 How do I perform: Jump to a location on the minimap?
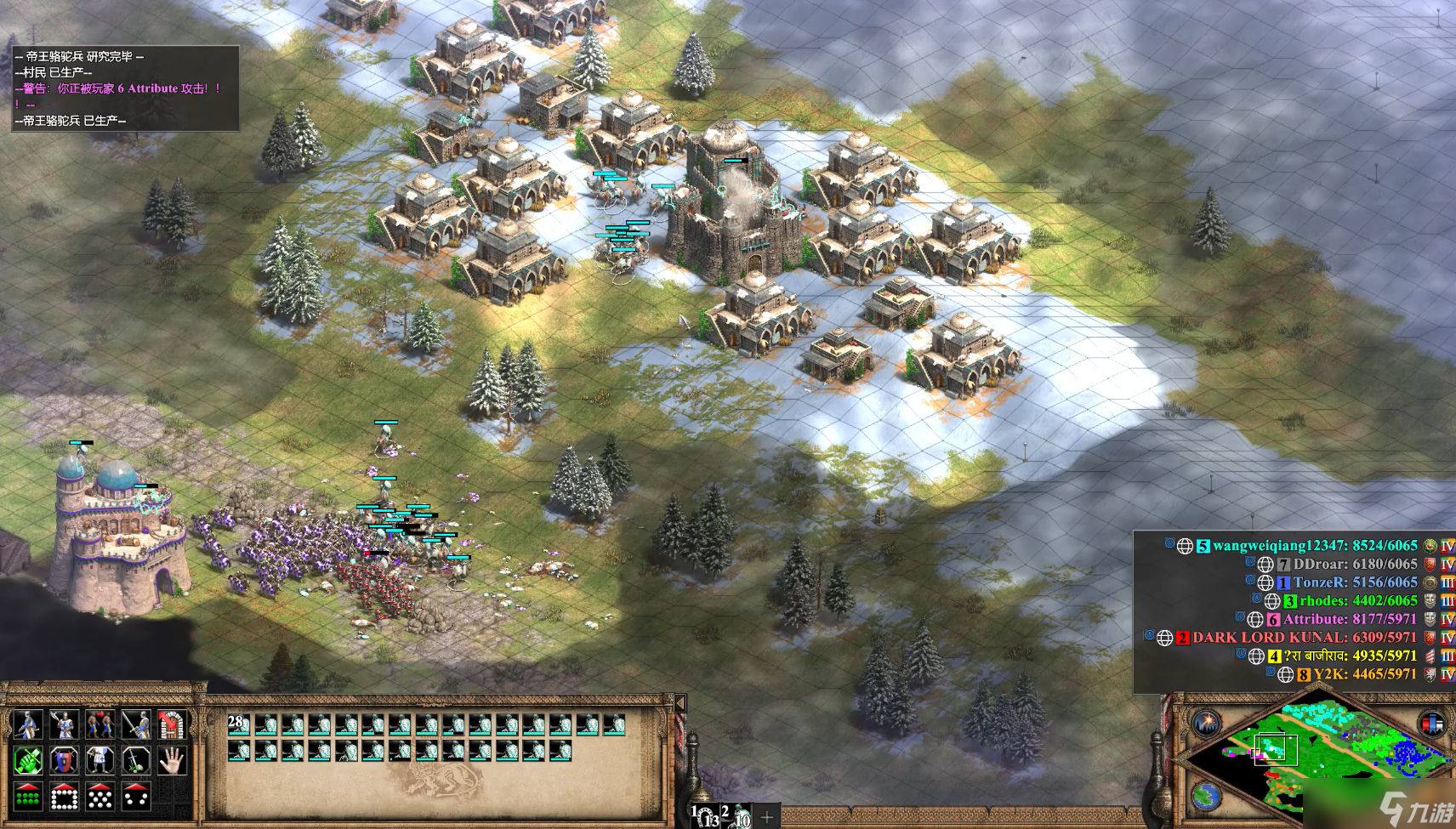coord(1327,748)
